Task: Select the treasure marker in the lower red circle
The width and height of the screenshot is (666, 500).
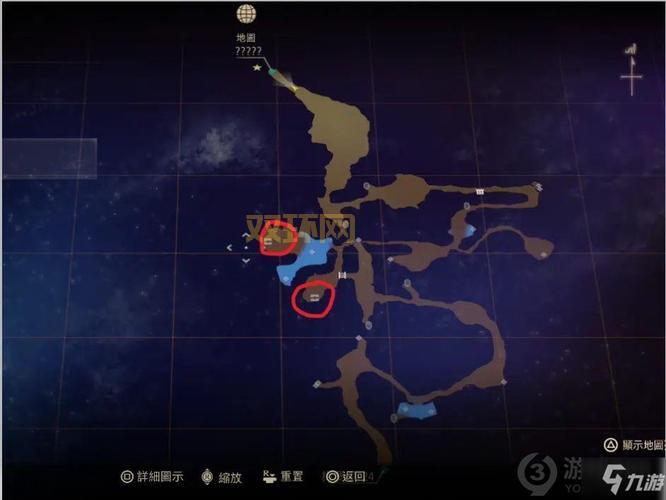Action: point(314,297)
